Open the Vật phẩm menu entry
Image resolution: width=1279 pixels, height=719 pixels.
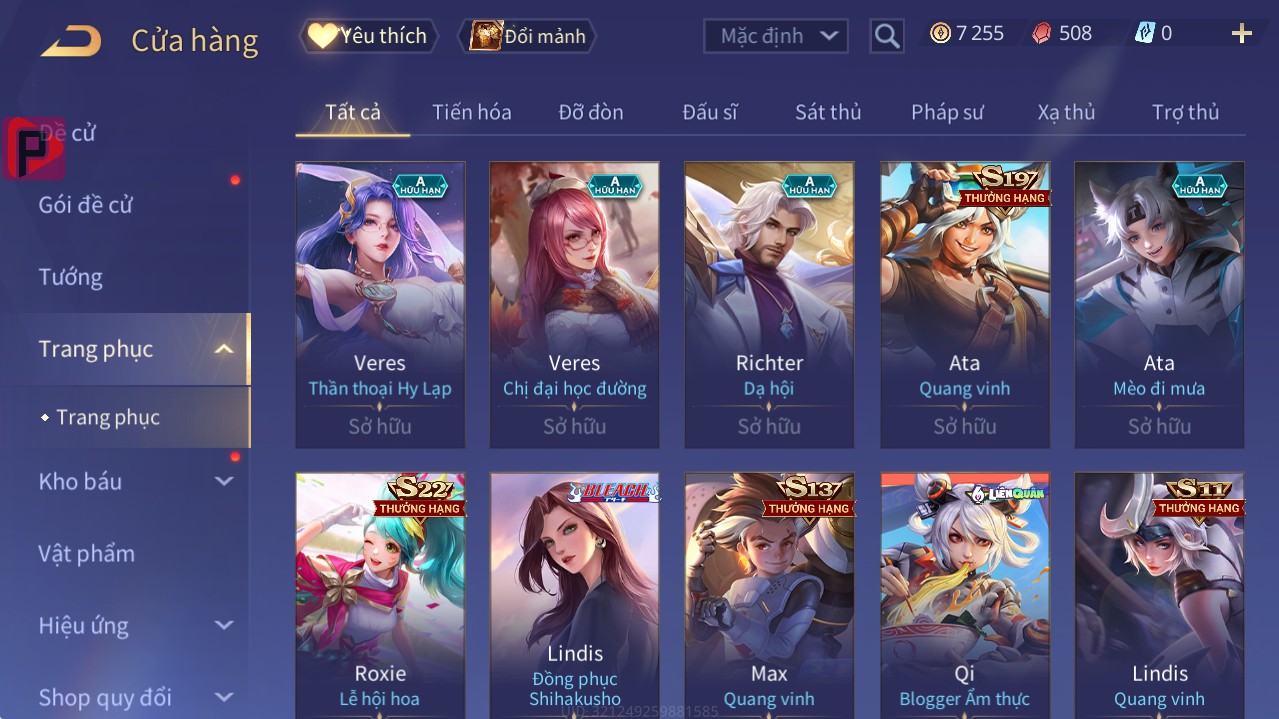(86, 553)
